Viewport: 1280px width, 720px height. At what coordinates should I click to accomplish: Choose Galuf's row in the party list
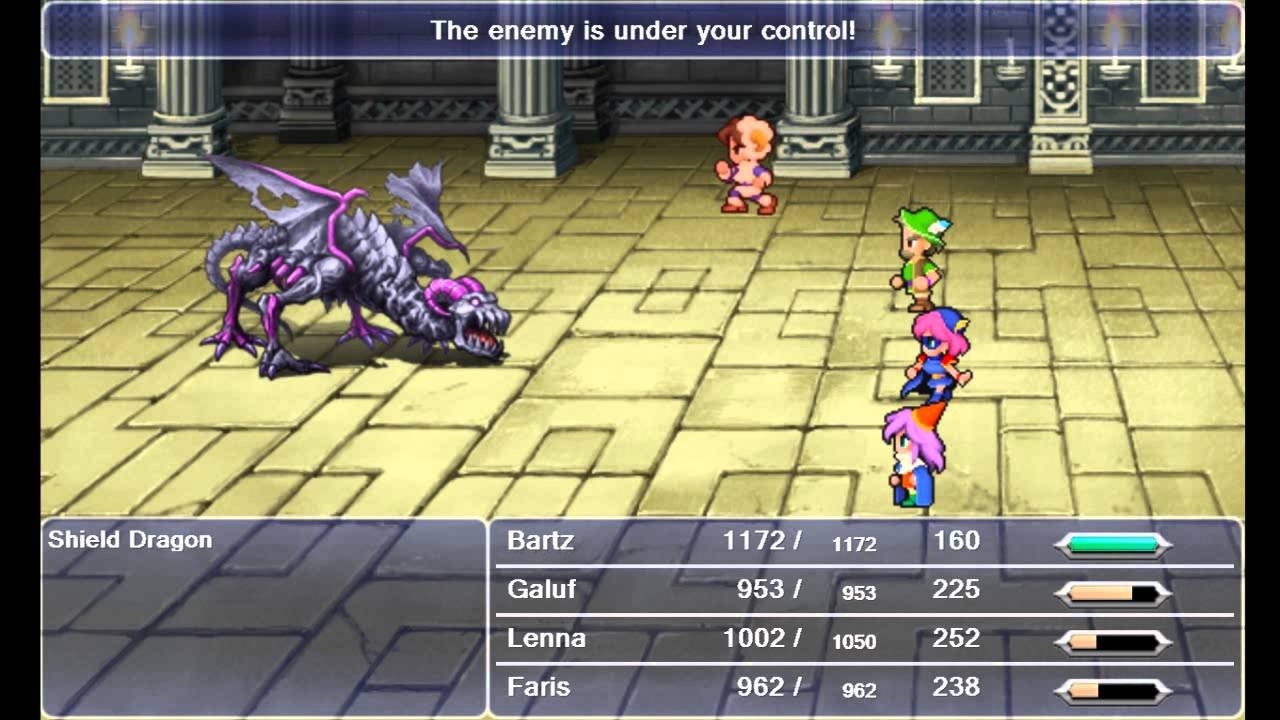click(x=541, y=589)
